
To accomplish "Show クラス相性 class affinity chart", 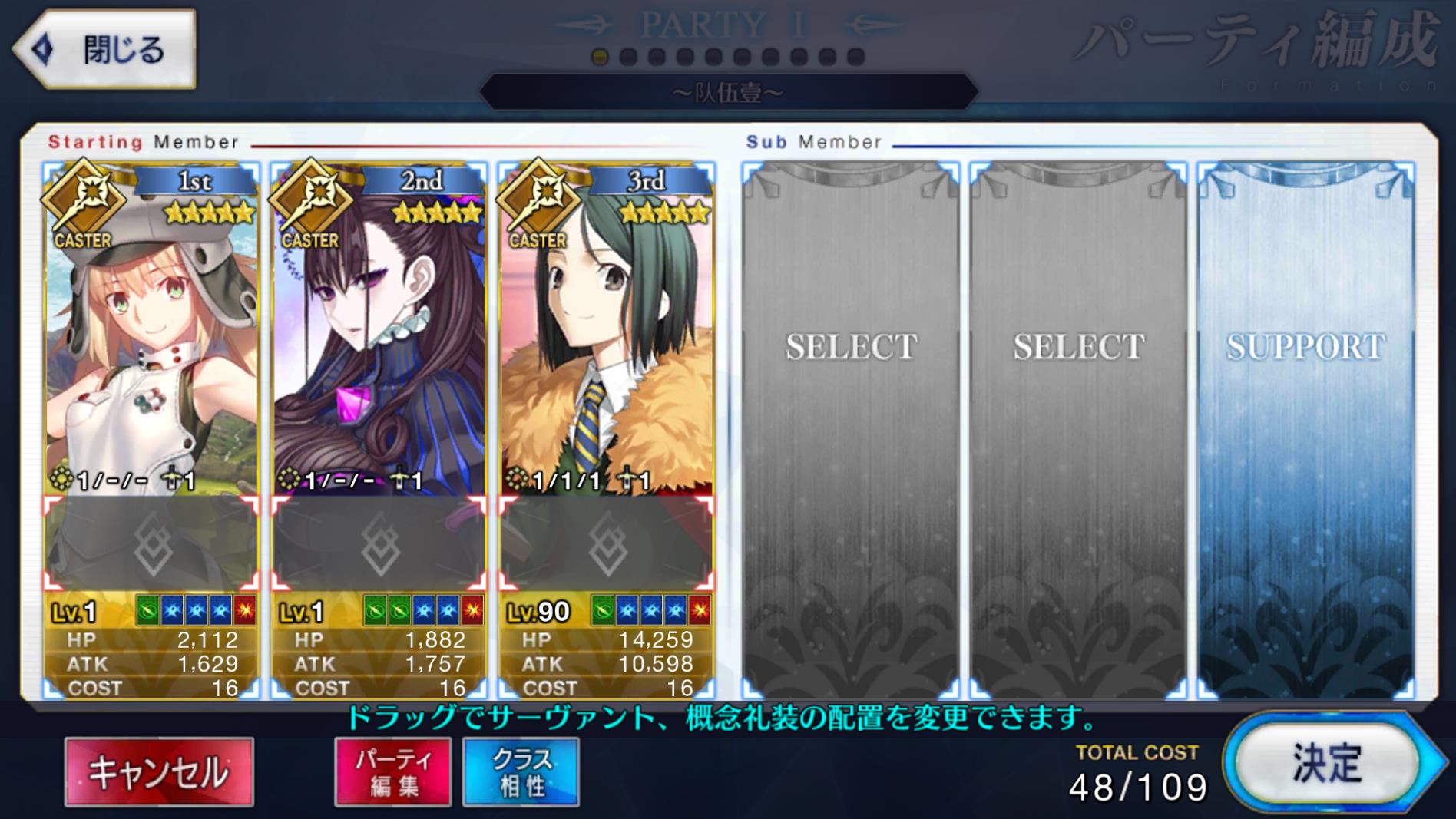I will point(521,771).
